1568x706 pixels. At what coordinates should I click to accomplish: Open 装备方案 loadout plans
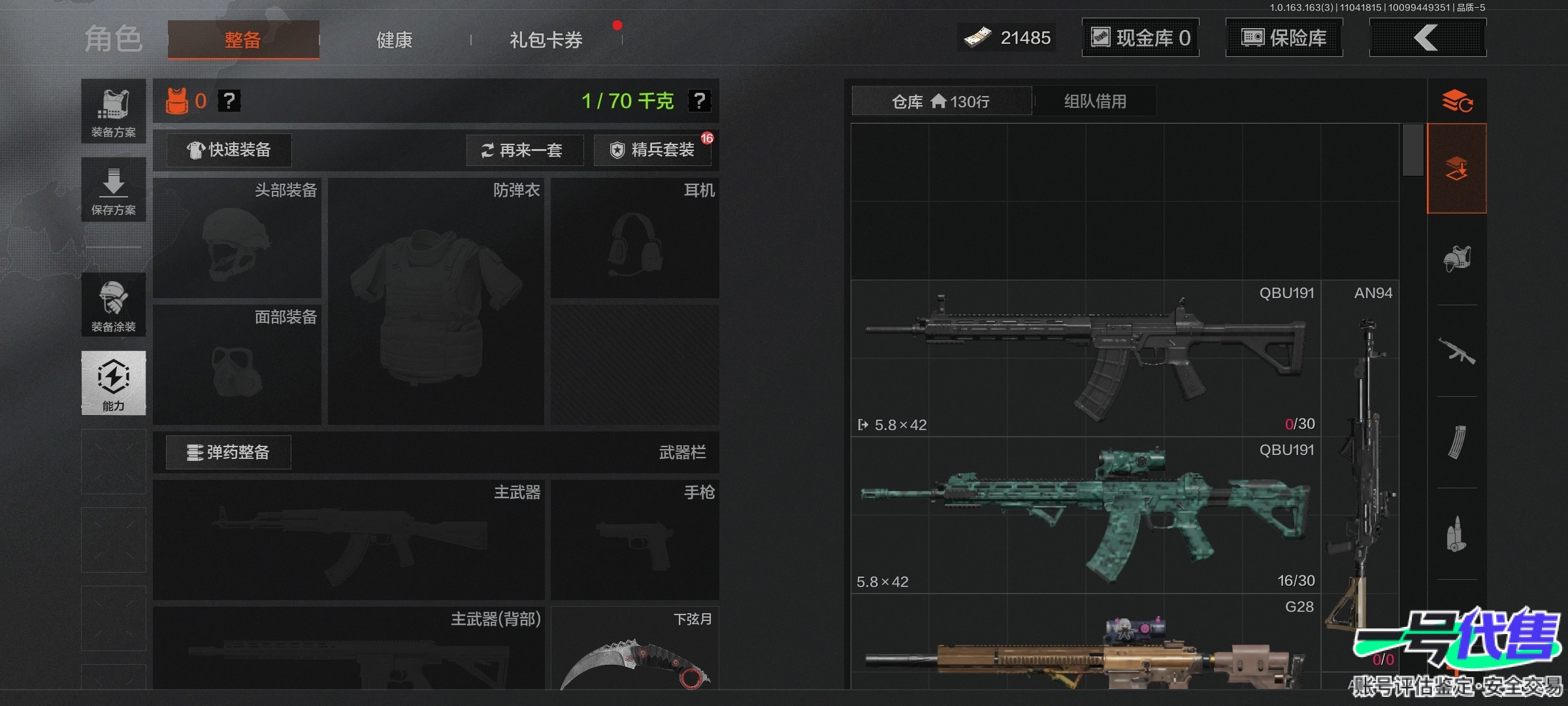coord(114,111)
